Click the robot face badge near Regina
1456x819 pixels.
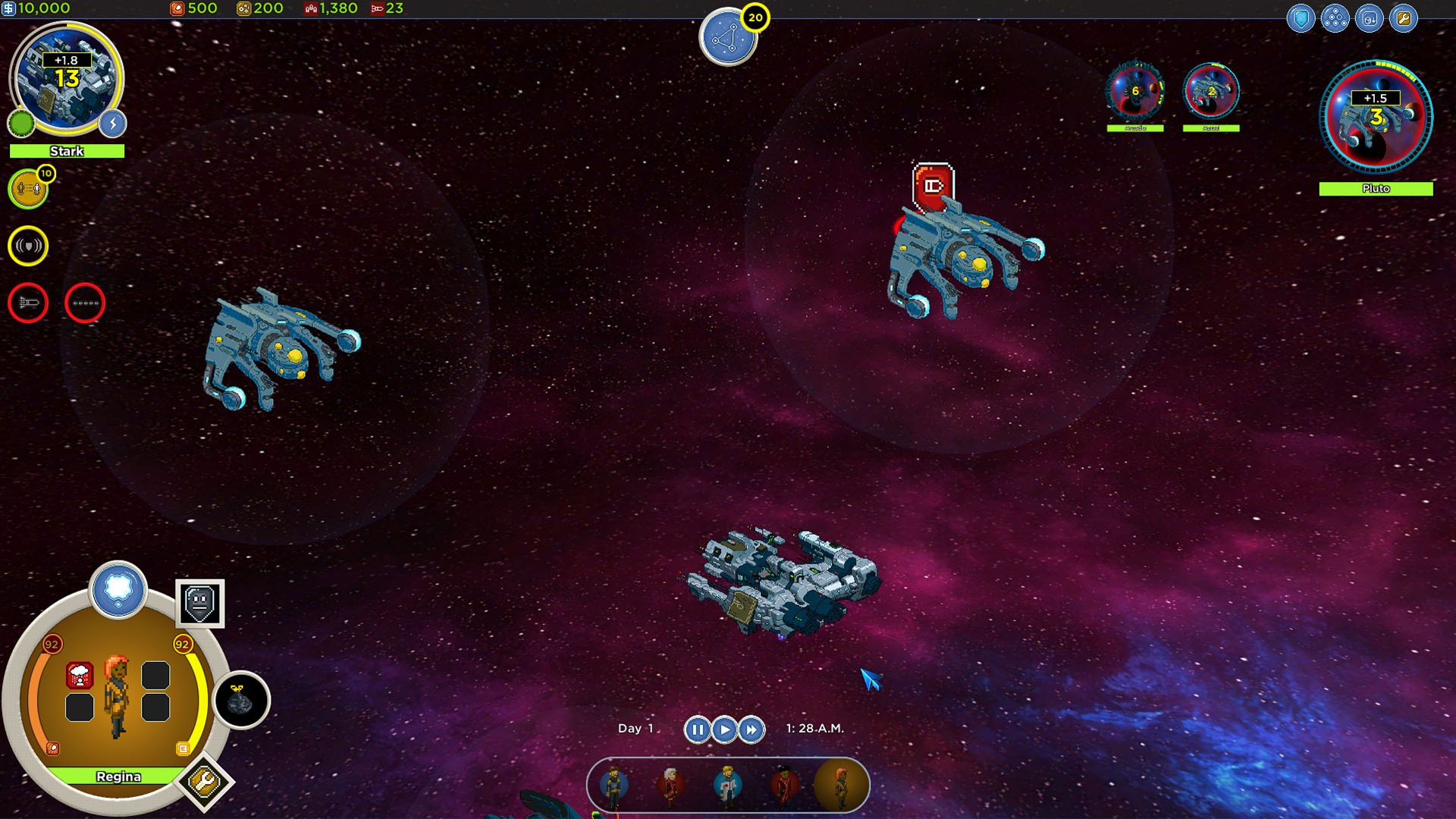[200, 604]
